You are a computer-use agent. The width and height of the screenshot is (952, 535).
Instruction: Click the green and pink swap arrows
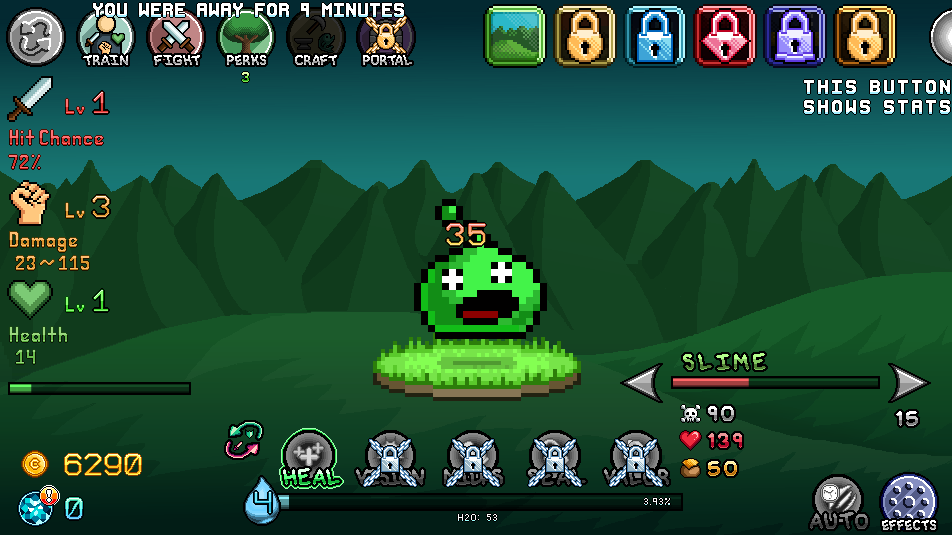[244, 440]
